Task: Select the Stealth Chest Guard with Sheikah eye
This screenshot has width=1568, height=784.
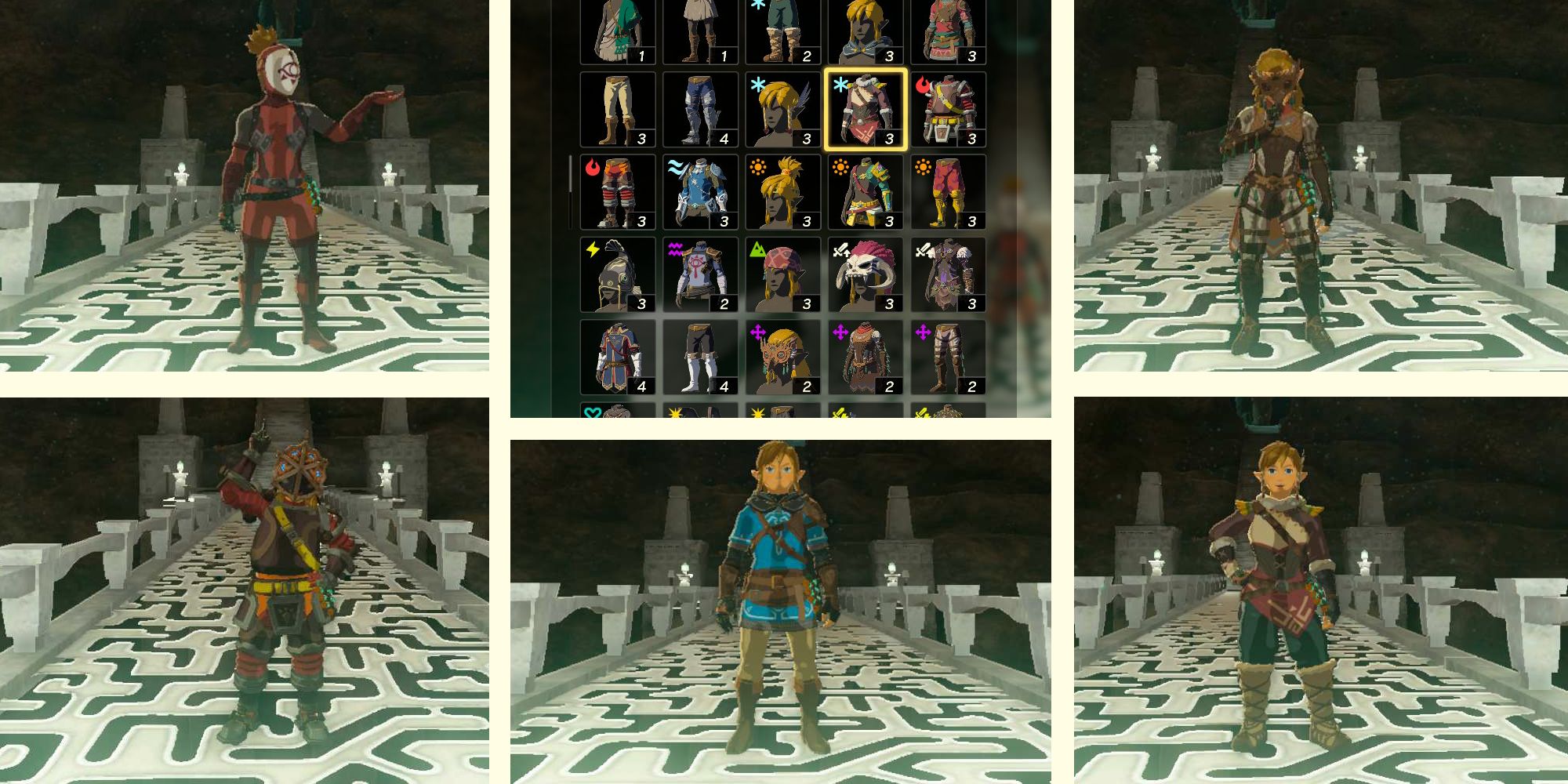Action: pos(700,274)
